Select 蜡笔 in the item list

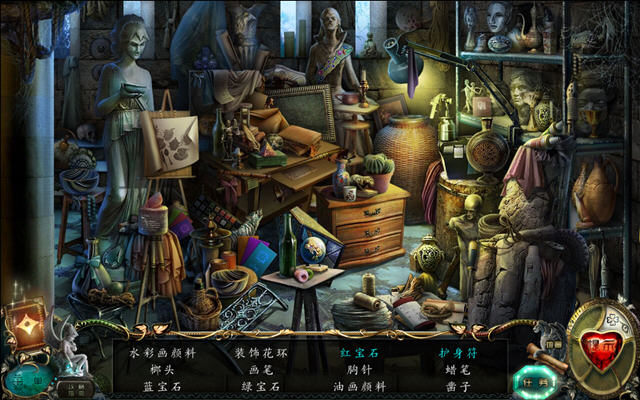(x=456, y=368)
